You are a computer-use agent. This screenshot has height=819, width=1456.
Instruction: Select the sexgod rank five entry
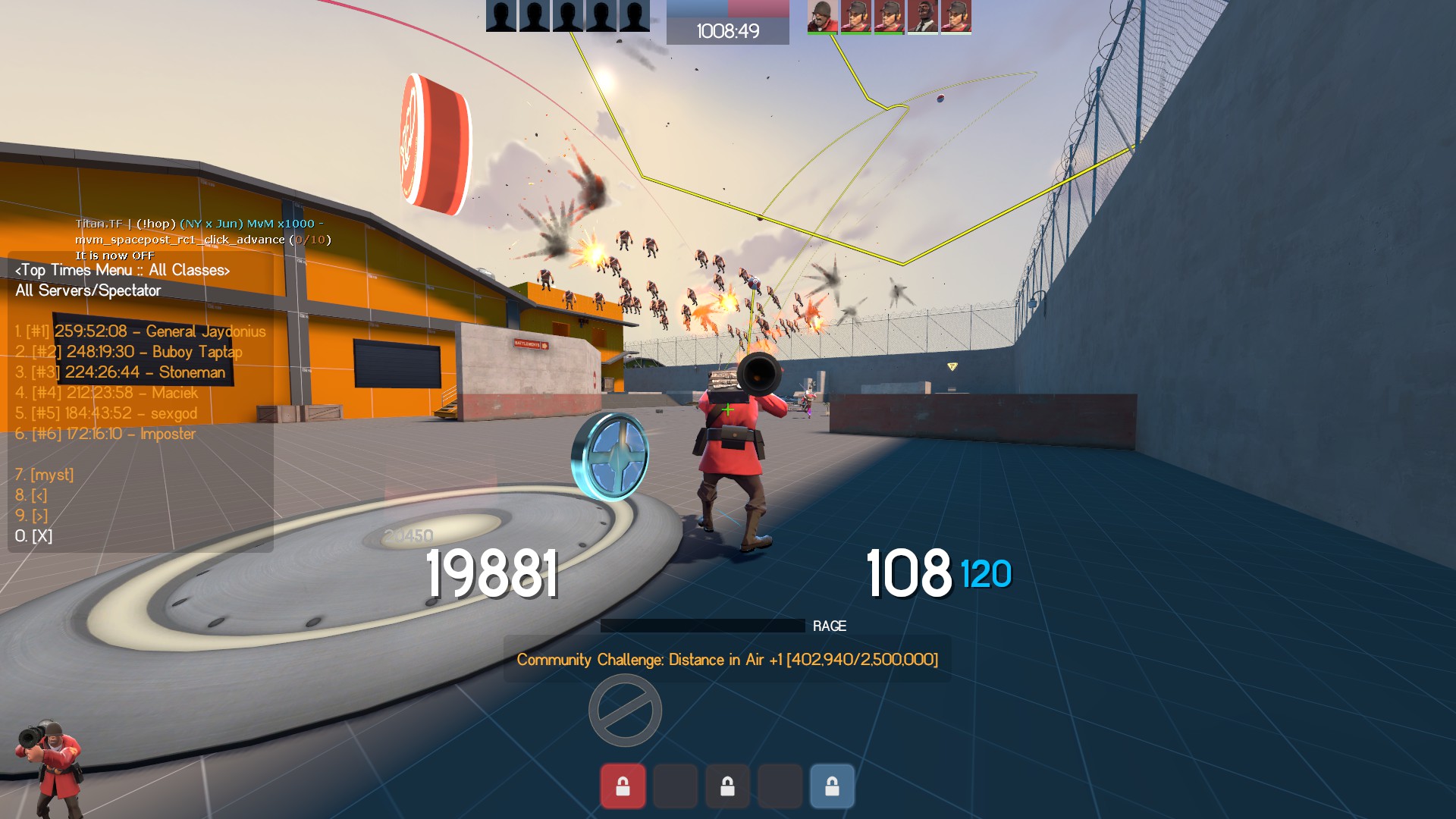click(x=106, y=413)
